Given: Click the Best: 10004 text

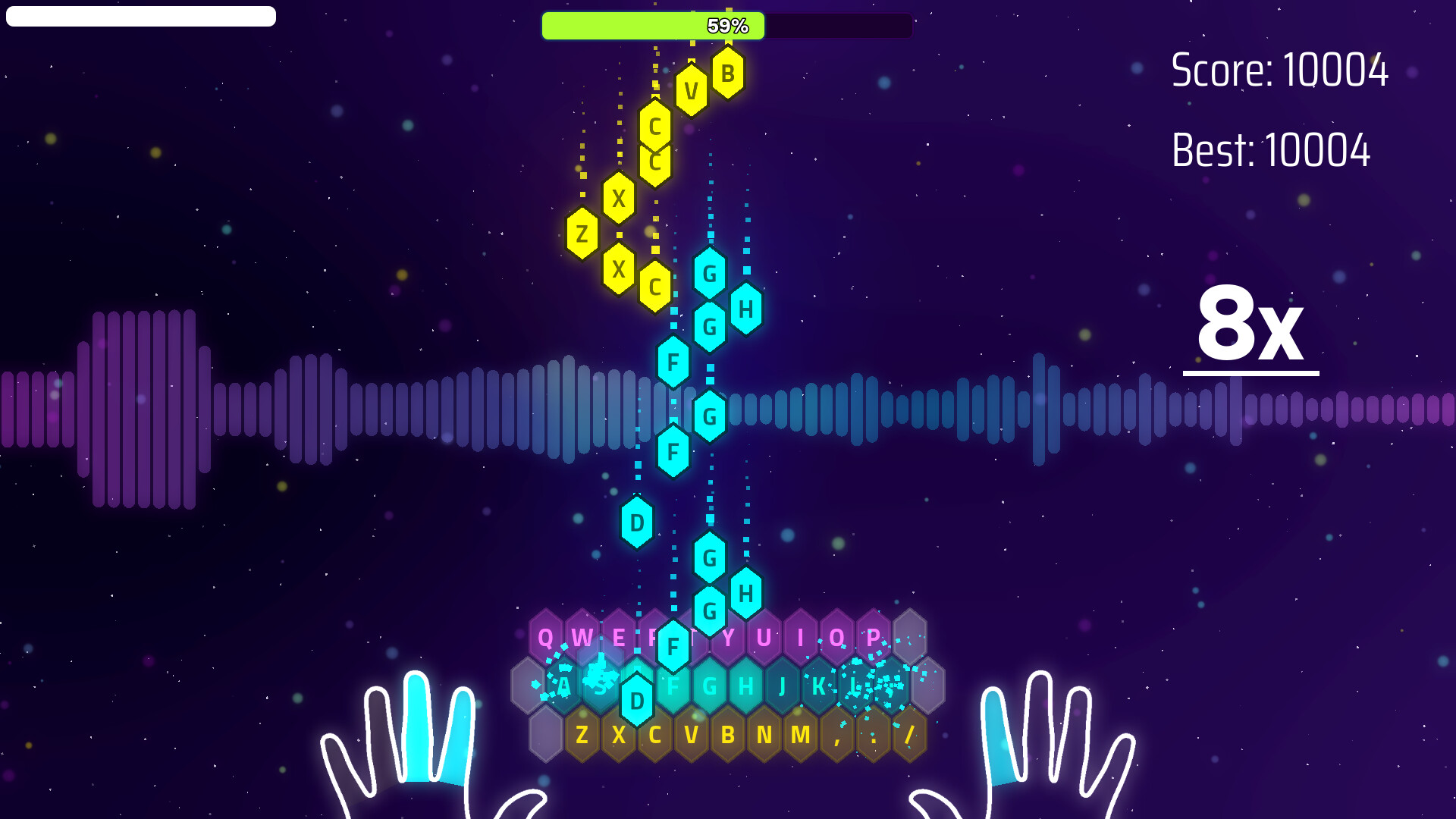Looking at the screenshot, I should point(1272,150).
